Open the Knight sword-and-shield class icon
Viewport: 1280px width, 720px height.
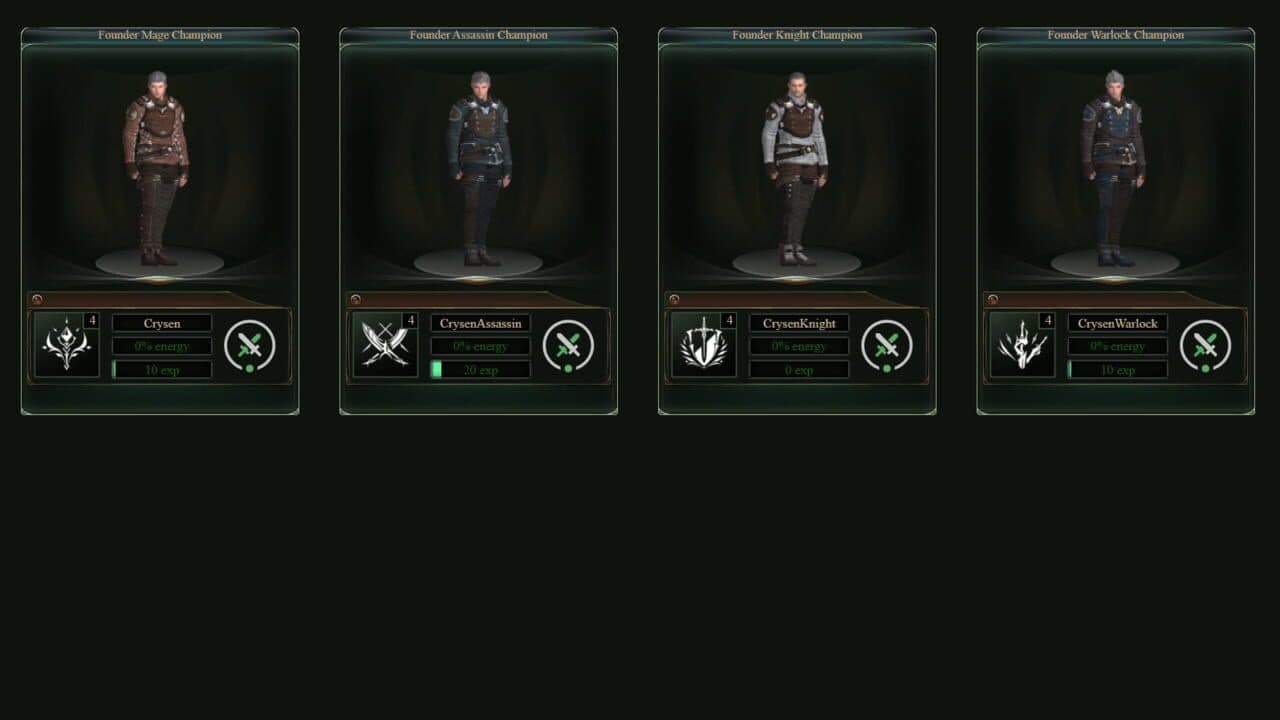[703, 345]
